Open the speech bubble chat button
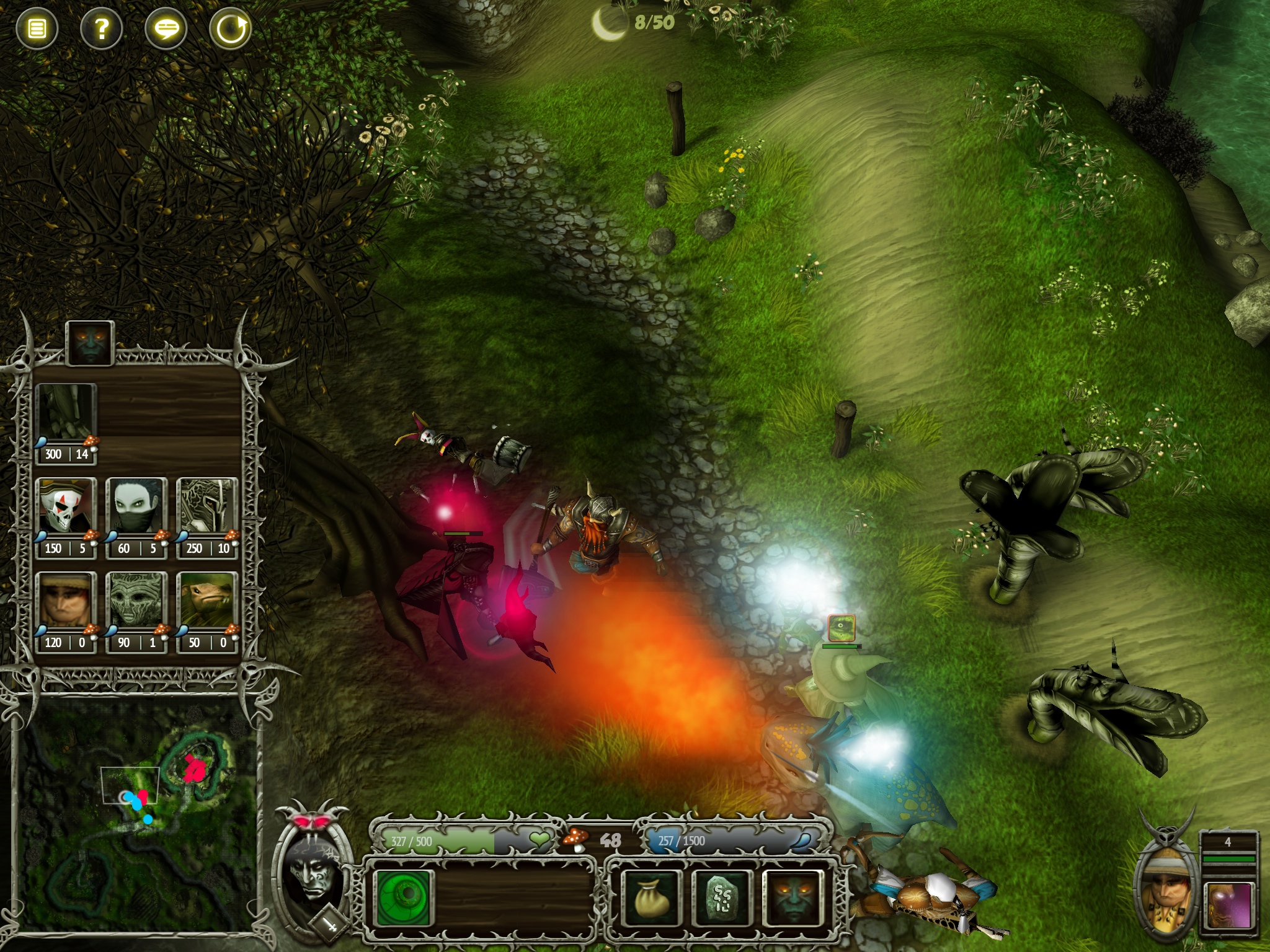The height and width of the screenshot is (952, 1270). pos(166,29)
